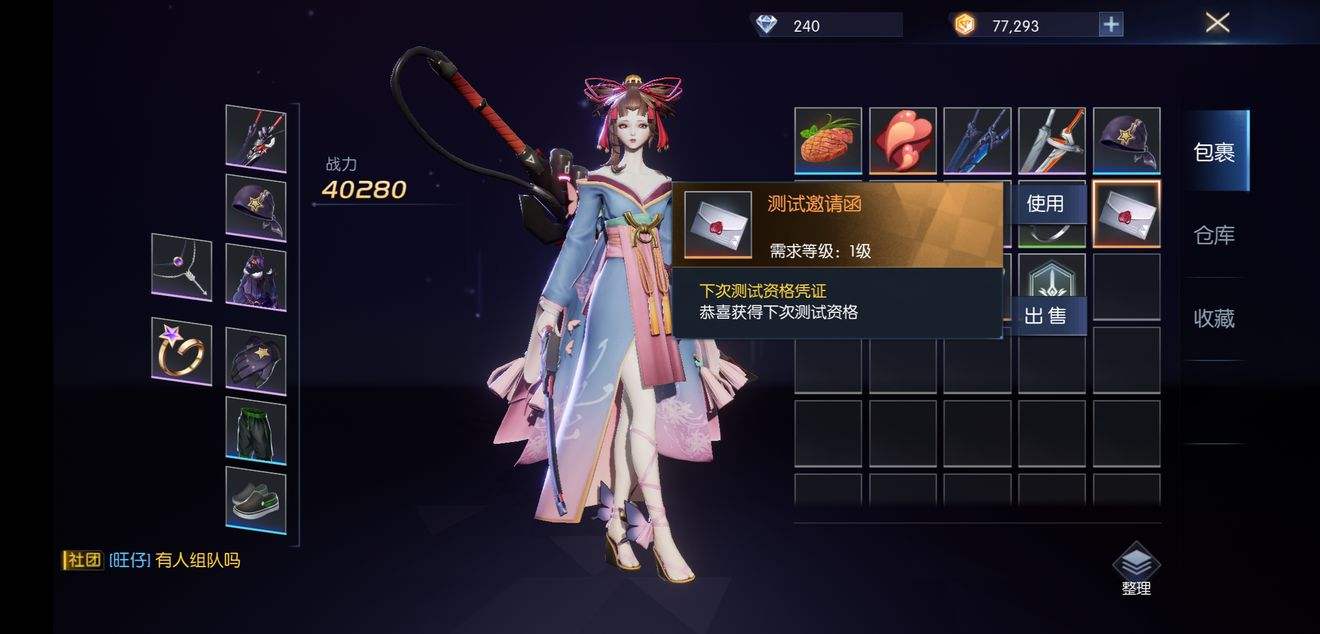
Task: Inspect the equipped gold star ring
Action: [181, 351]
